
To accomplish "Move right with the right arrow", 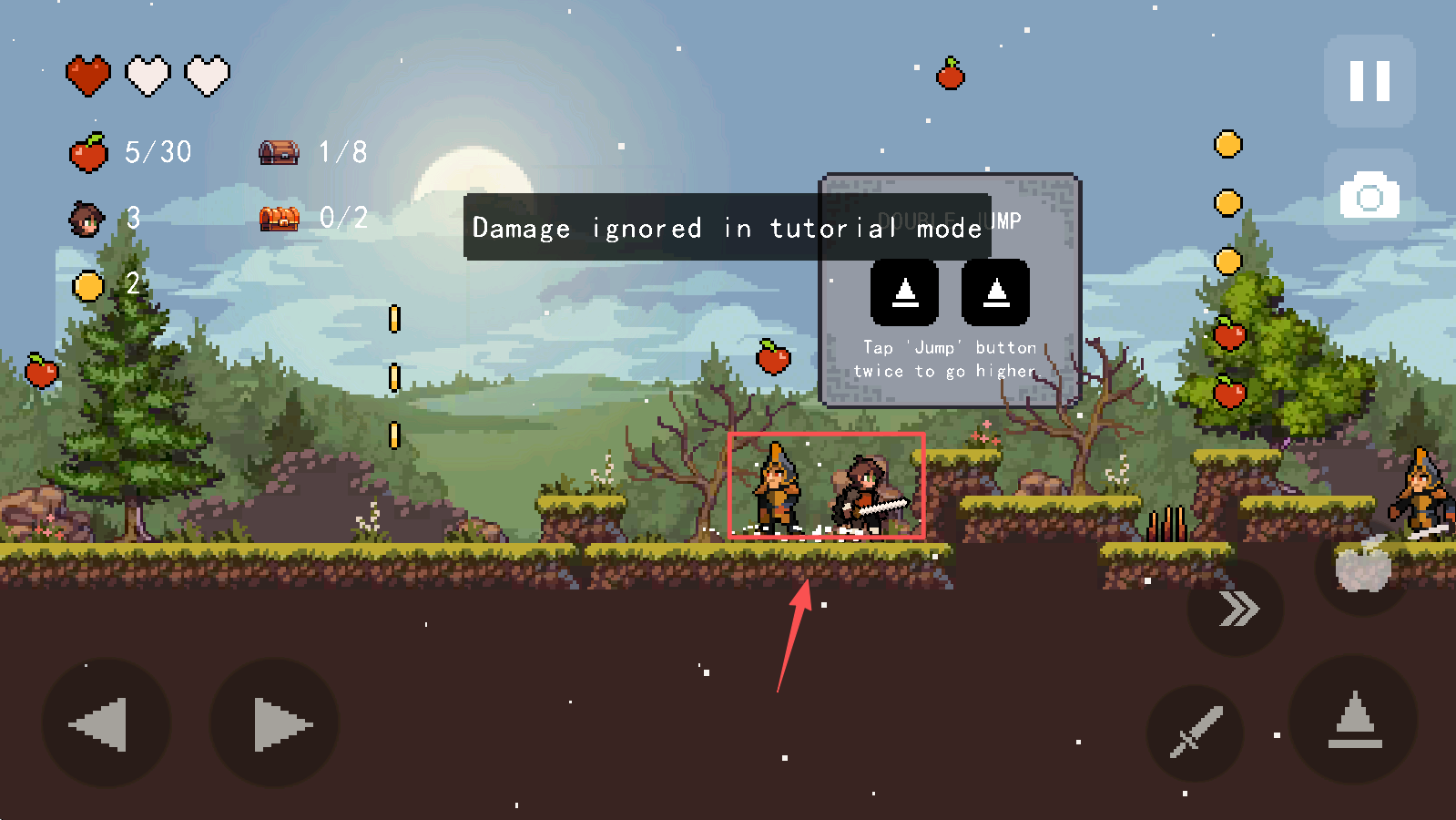I will [x=275, y=723].
